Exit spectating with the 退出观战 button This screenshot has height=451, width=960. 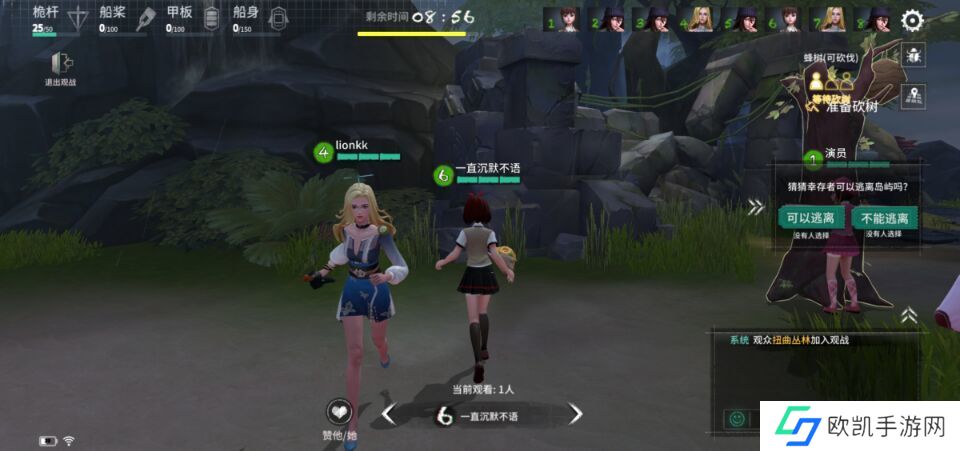(59, 66)
